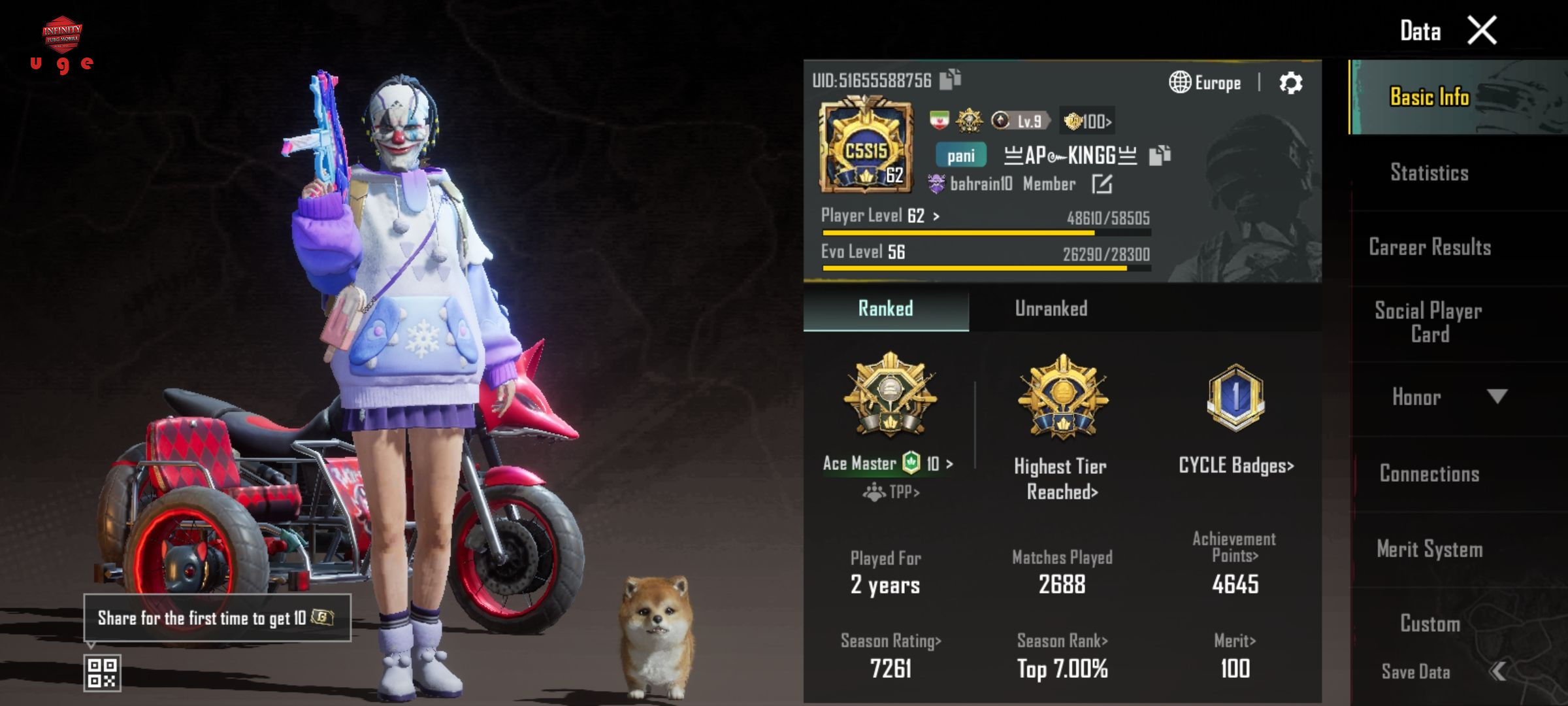
Task: Select the Basic Info tab
Action: [x=1429, y=97]
